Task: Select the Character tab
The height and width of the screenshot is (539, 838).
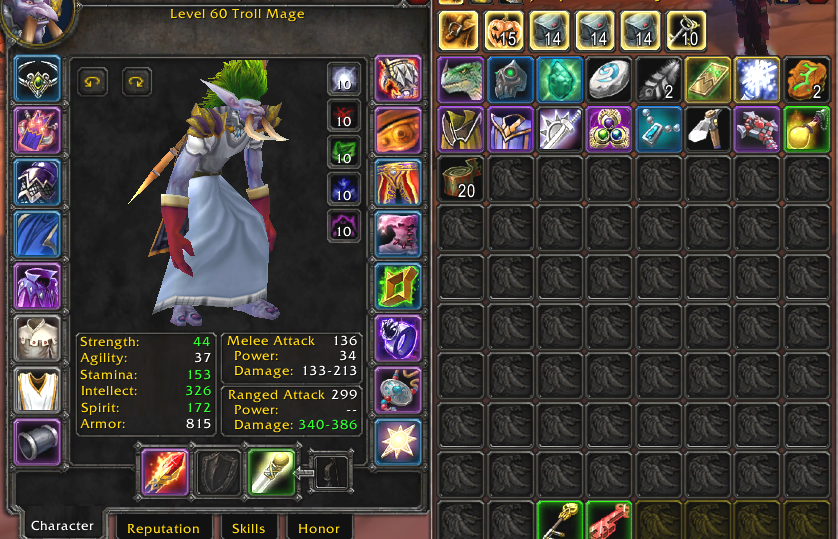Action: point(62,526)
